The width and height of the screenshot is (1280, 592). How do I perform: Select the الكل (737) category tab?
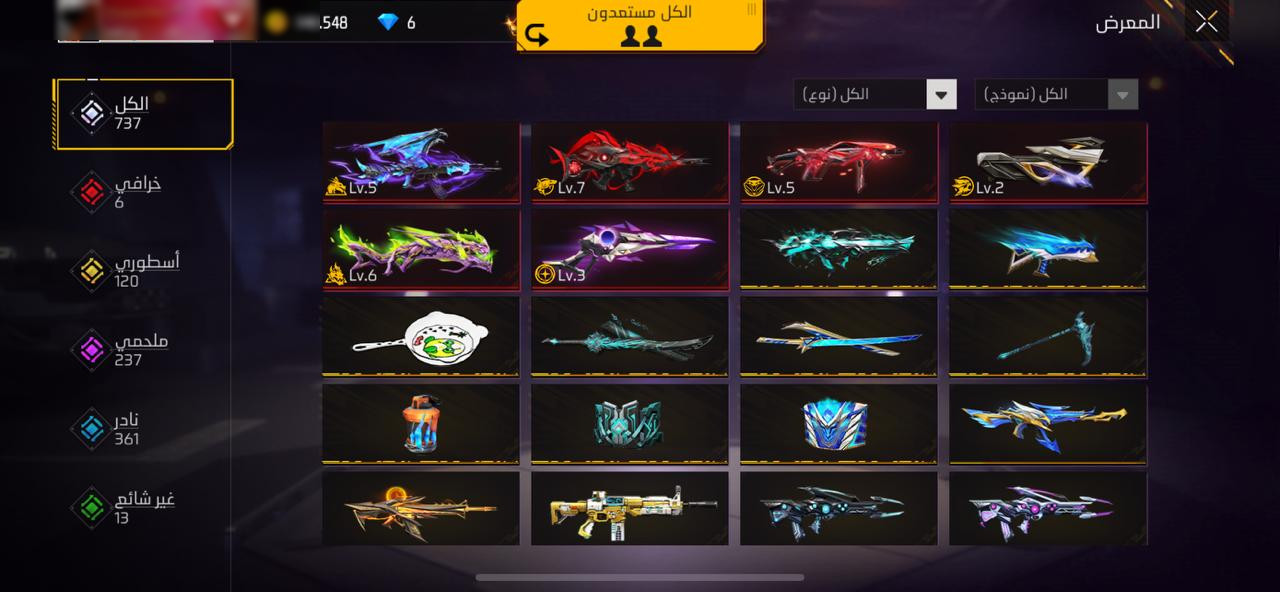pos(143,114)
